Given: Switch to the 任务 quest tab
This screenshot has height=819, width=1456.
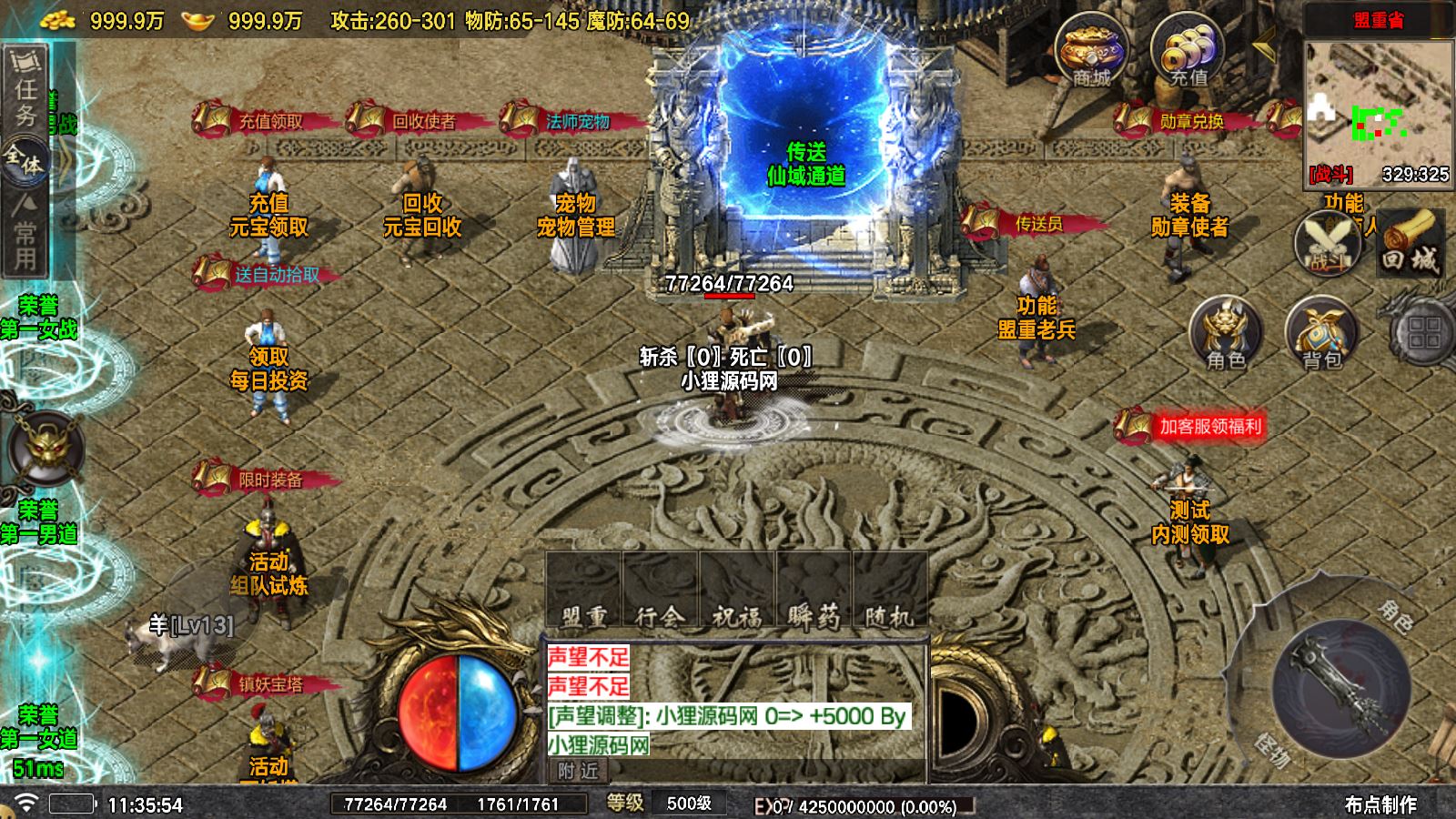Looking at the screenshot, I should (25, 89).
